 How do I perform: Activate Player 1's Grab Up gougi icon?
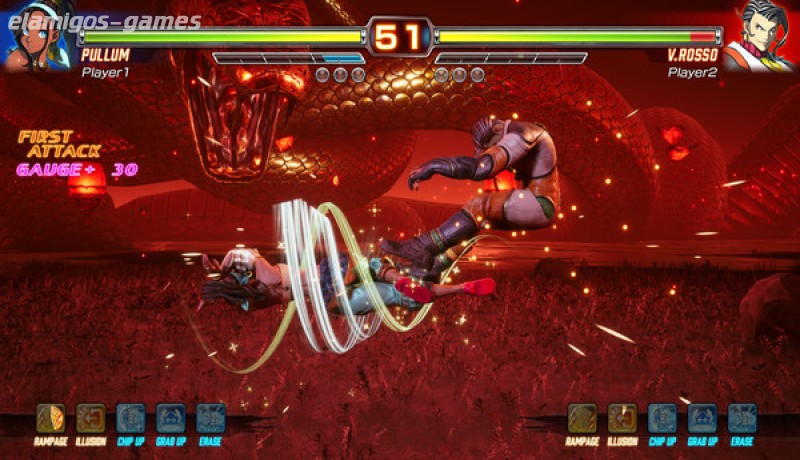[x=170, y=417]
